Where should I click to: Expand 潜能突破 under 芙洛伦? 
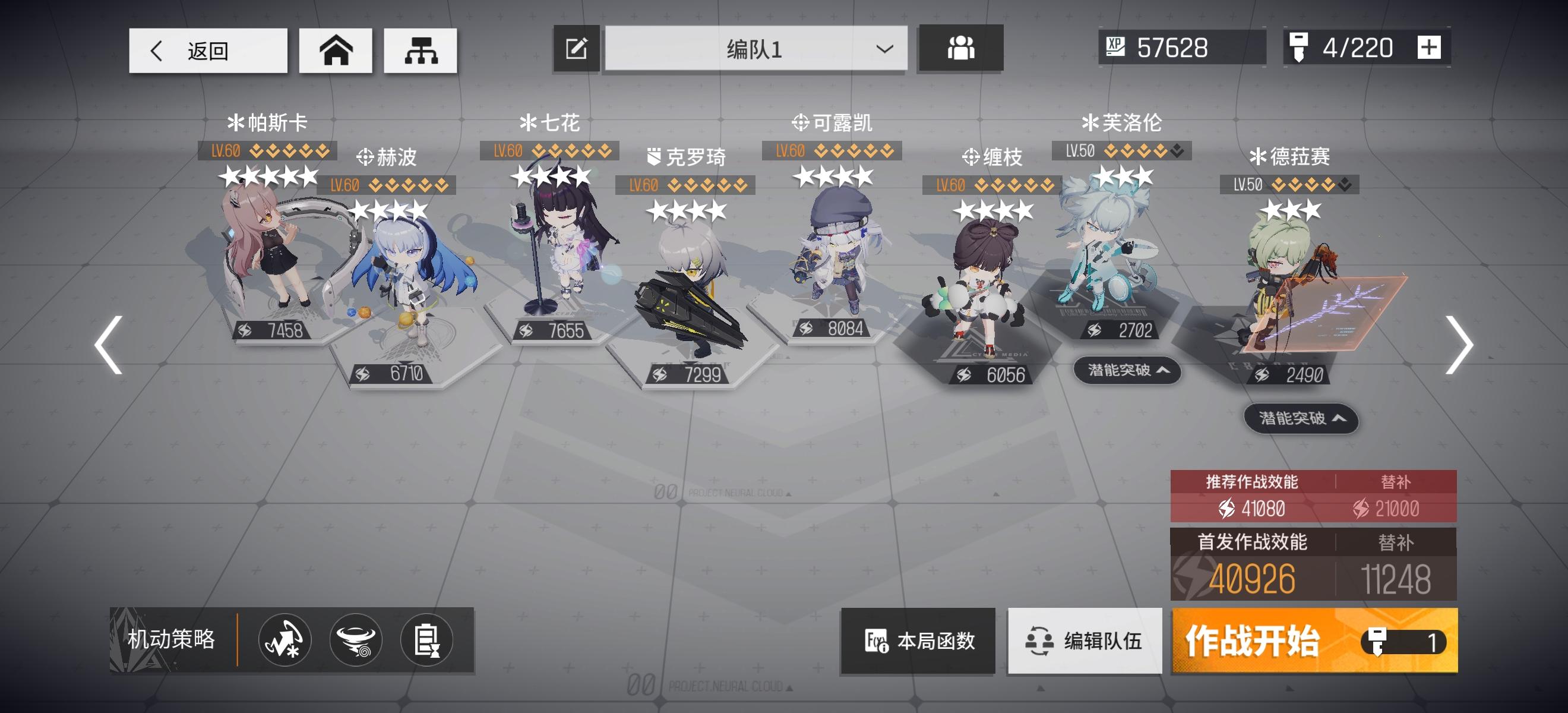pos(1126,370)
